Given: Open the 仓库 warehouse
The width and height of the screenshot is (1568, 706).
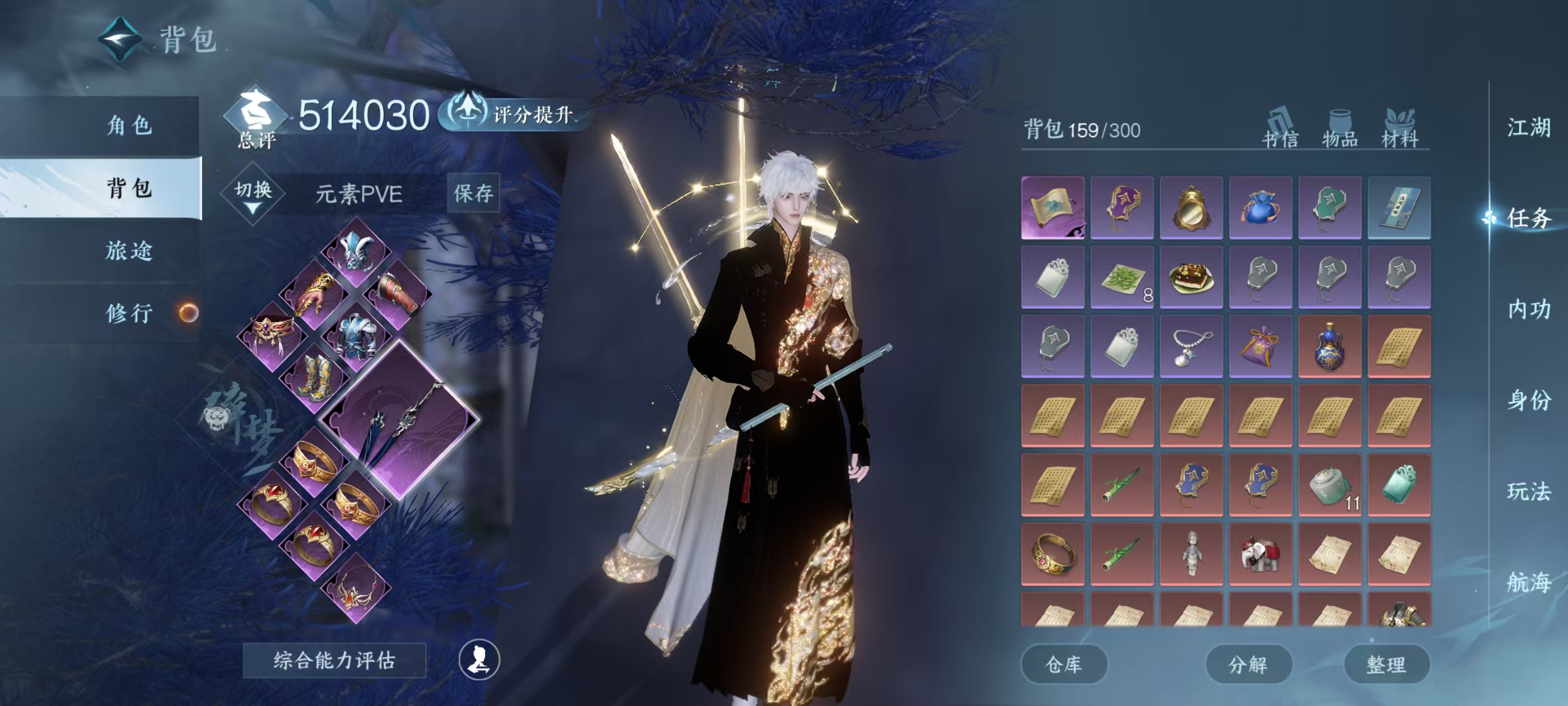Looking at the screenshot, I should tap(1063, 665).
